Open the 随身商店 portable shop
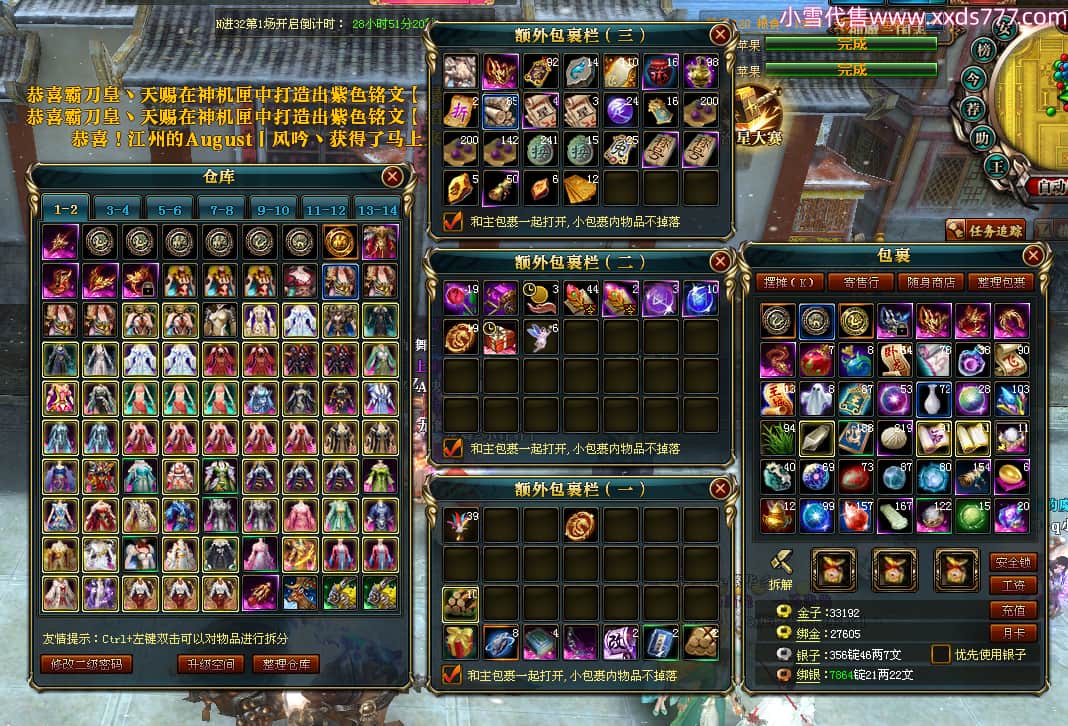This screenshot has width=1068, height=726. coord(930,282)
